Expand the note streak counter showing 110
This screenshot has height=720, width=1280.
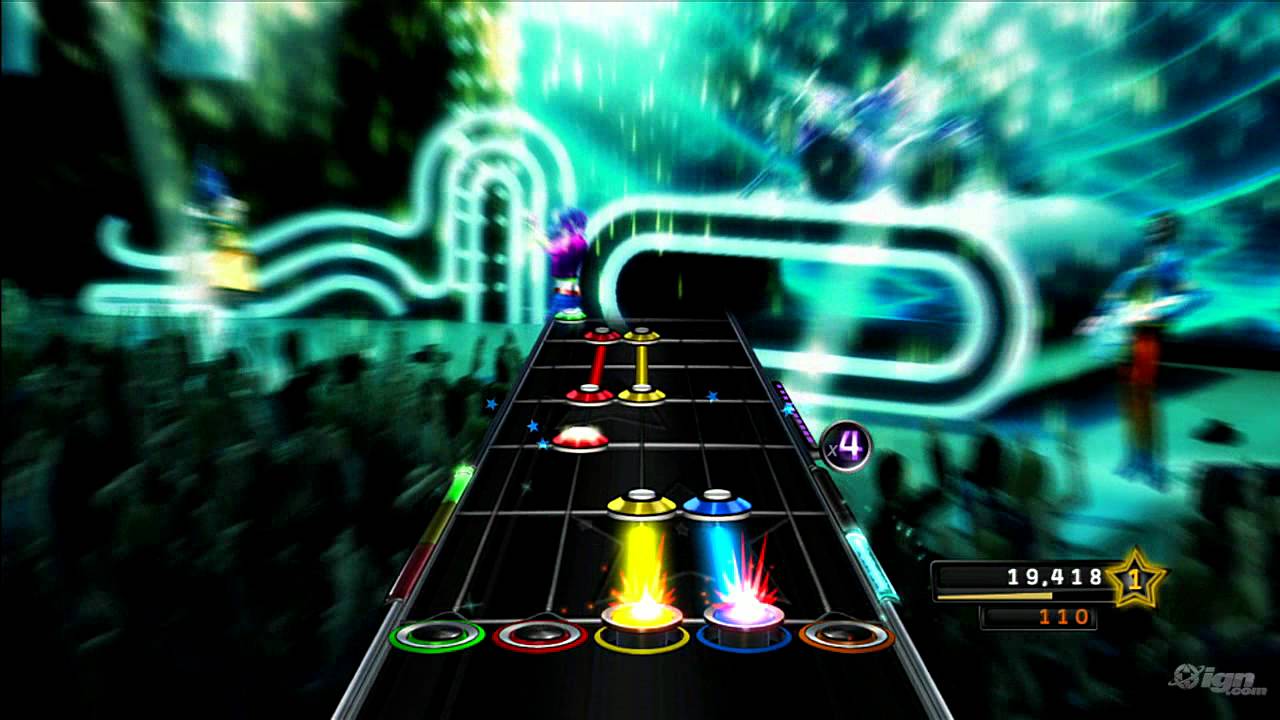[1040, 617]
